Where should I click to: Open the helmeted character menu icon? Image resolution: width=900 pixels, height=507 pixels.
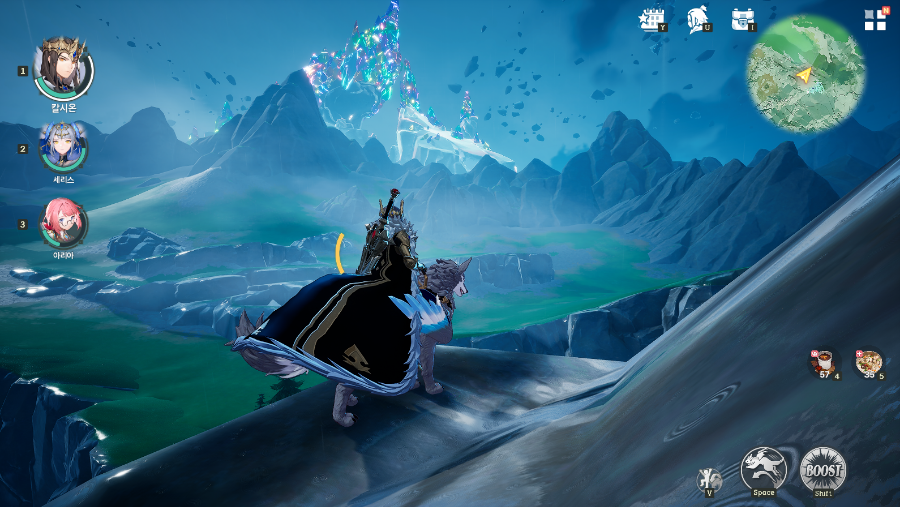[x=698, y=19]
